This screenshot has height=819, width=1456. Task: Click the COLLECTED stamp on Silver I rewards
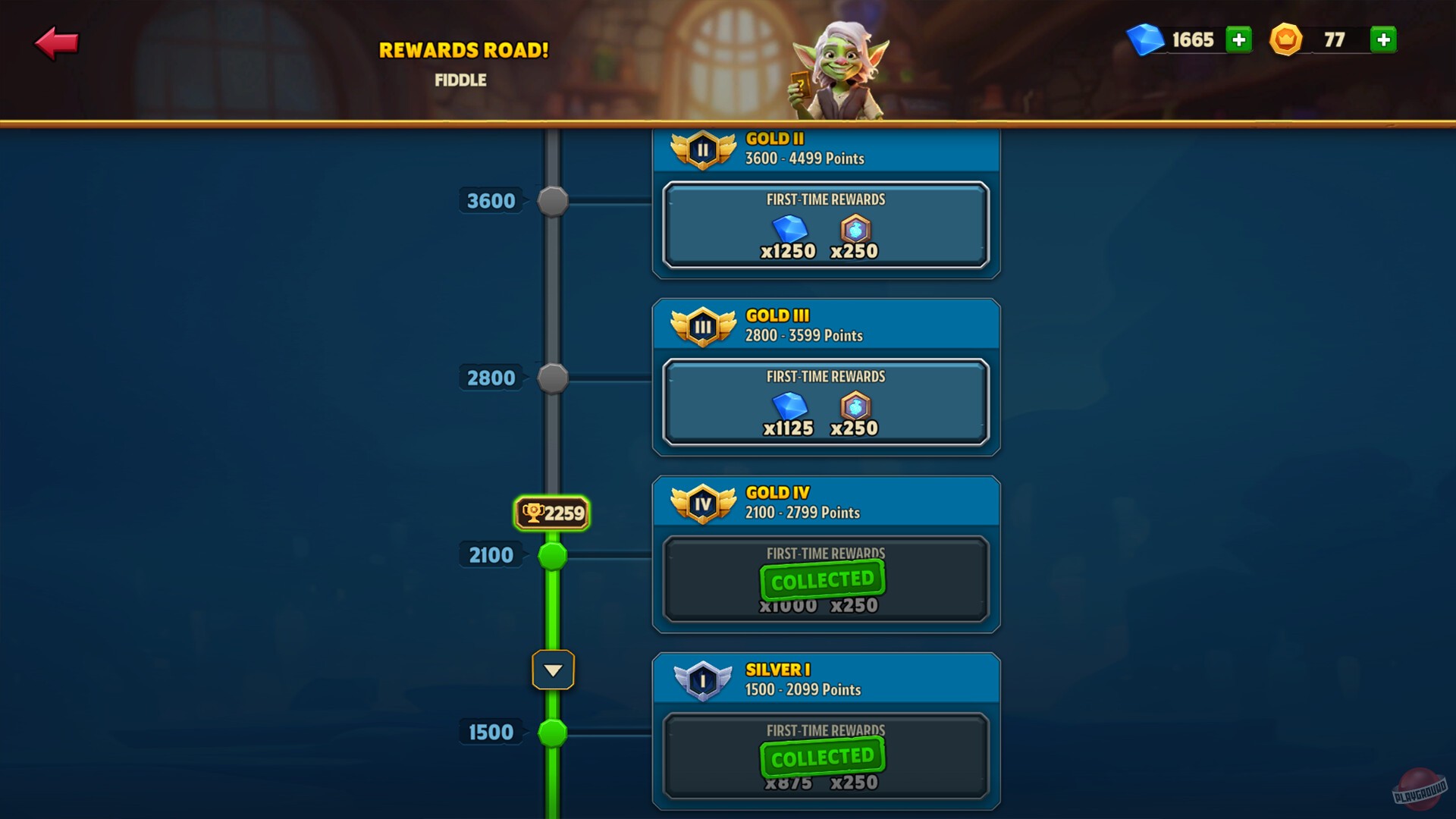[x=822, y=755]
